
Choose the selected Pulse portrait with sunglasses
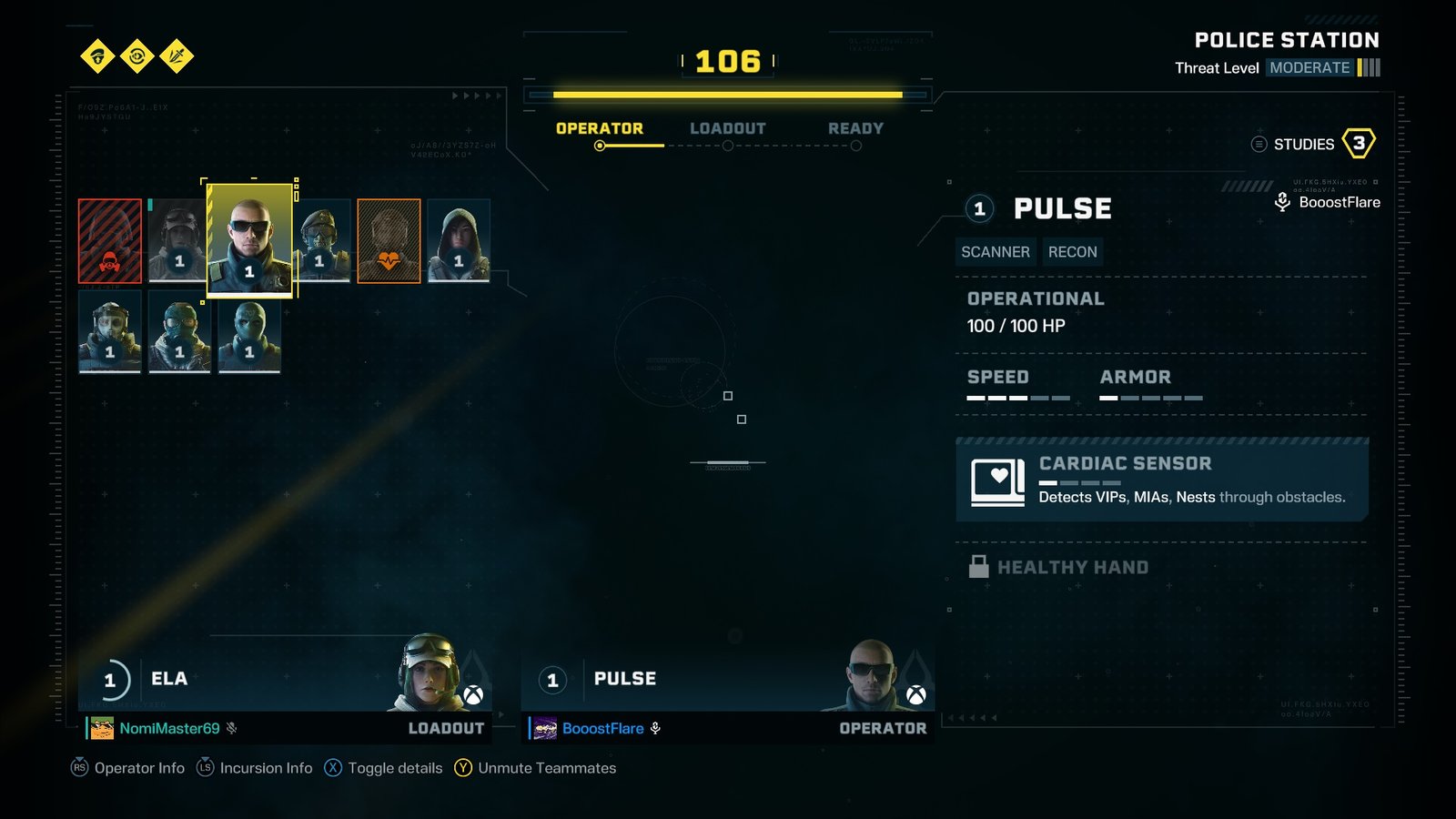tap(250, 239)
